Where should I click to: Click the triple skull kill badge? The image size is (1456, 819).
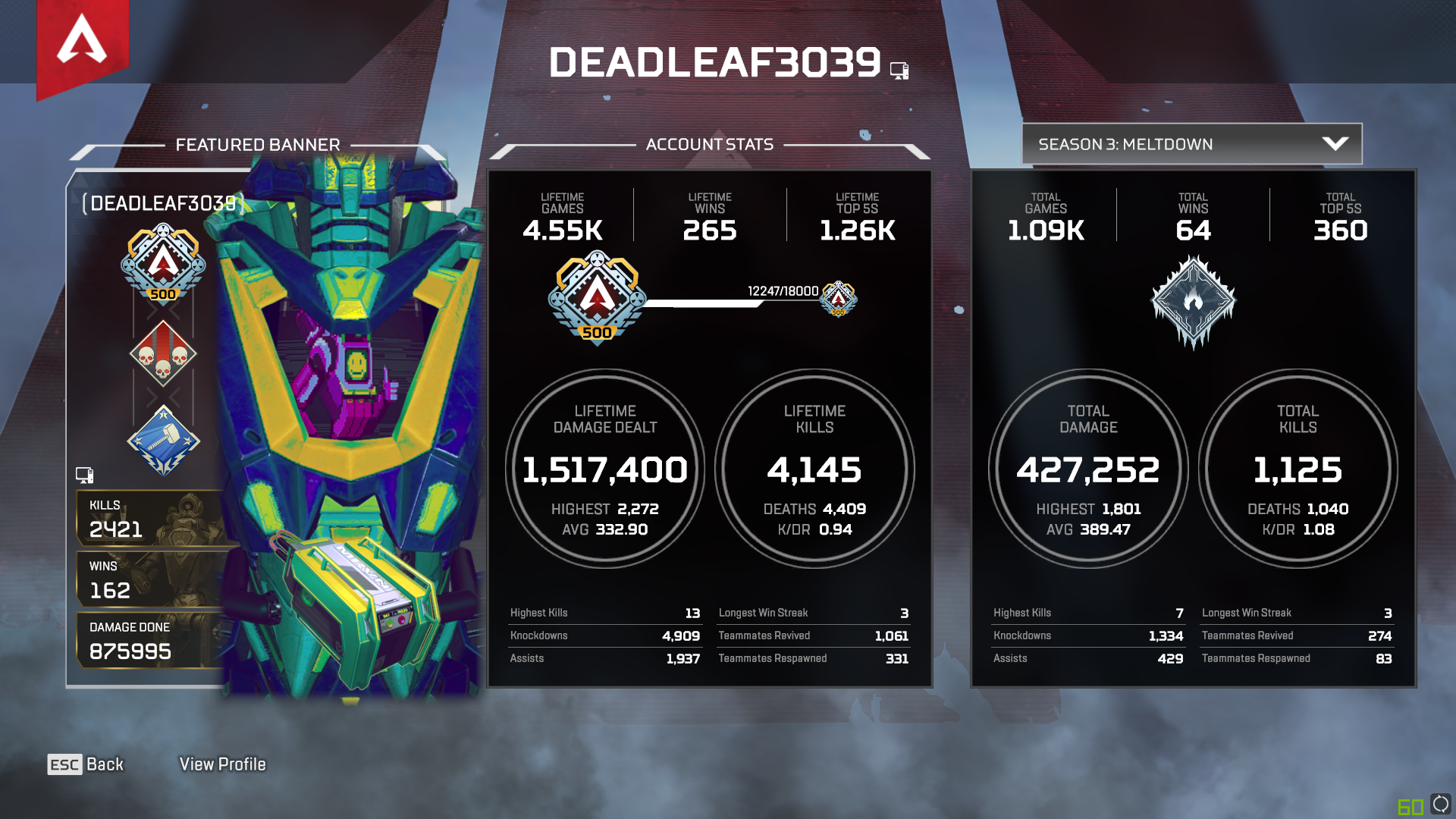pos(162,353)
